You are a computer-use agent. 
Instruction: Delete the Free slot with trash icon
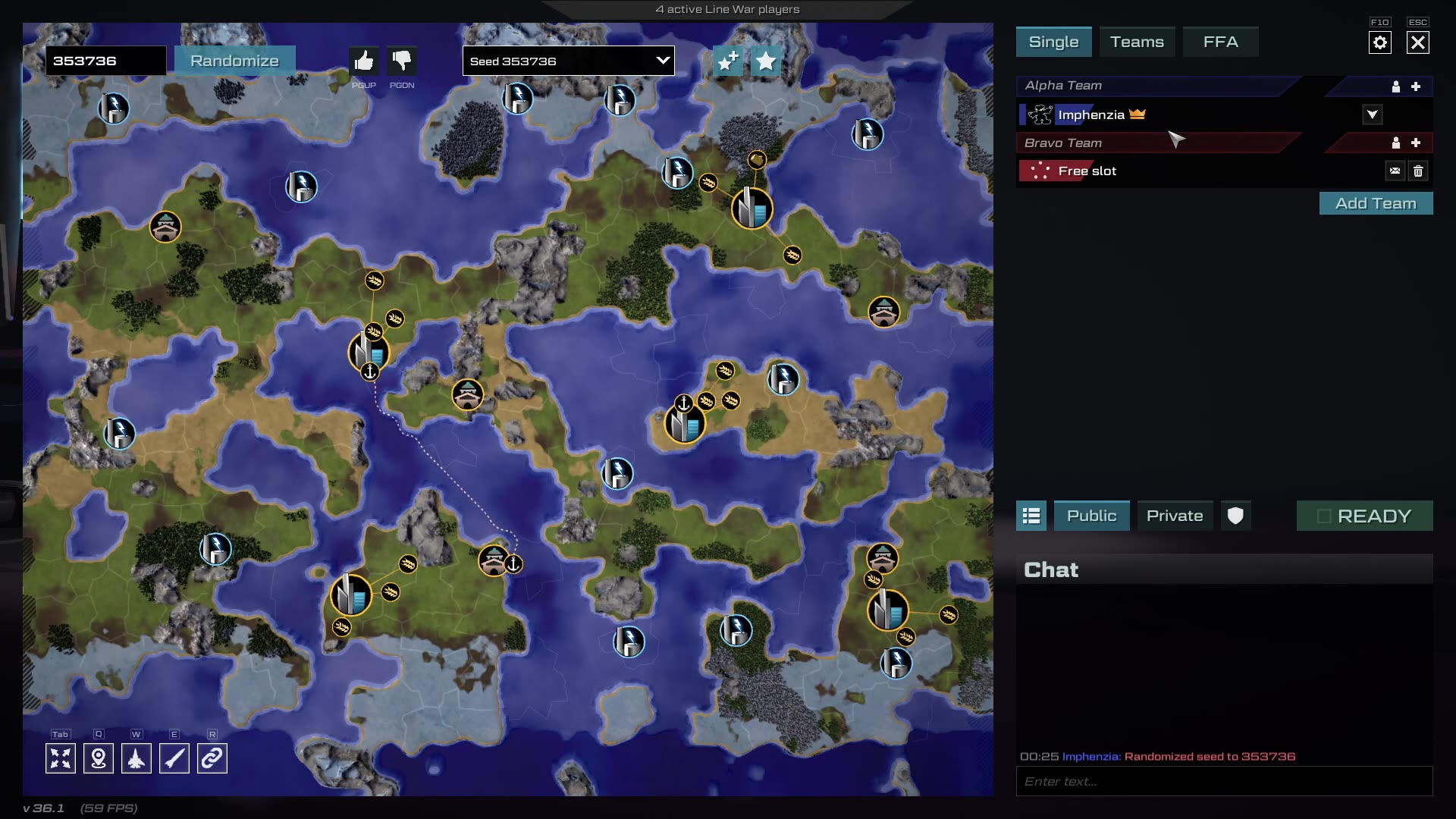click(1418, 171)
